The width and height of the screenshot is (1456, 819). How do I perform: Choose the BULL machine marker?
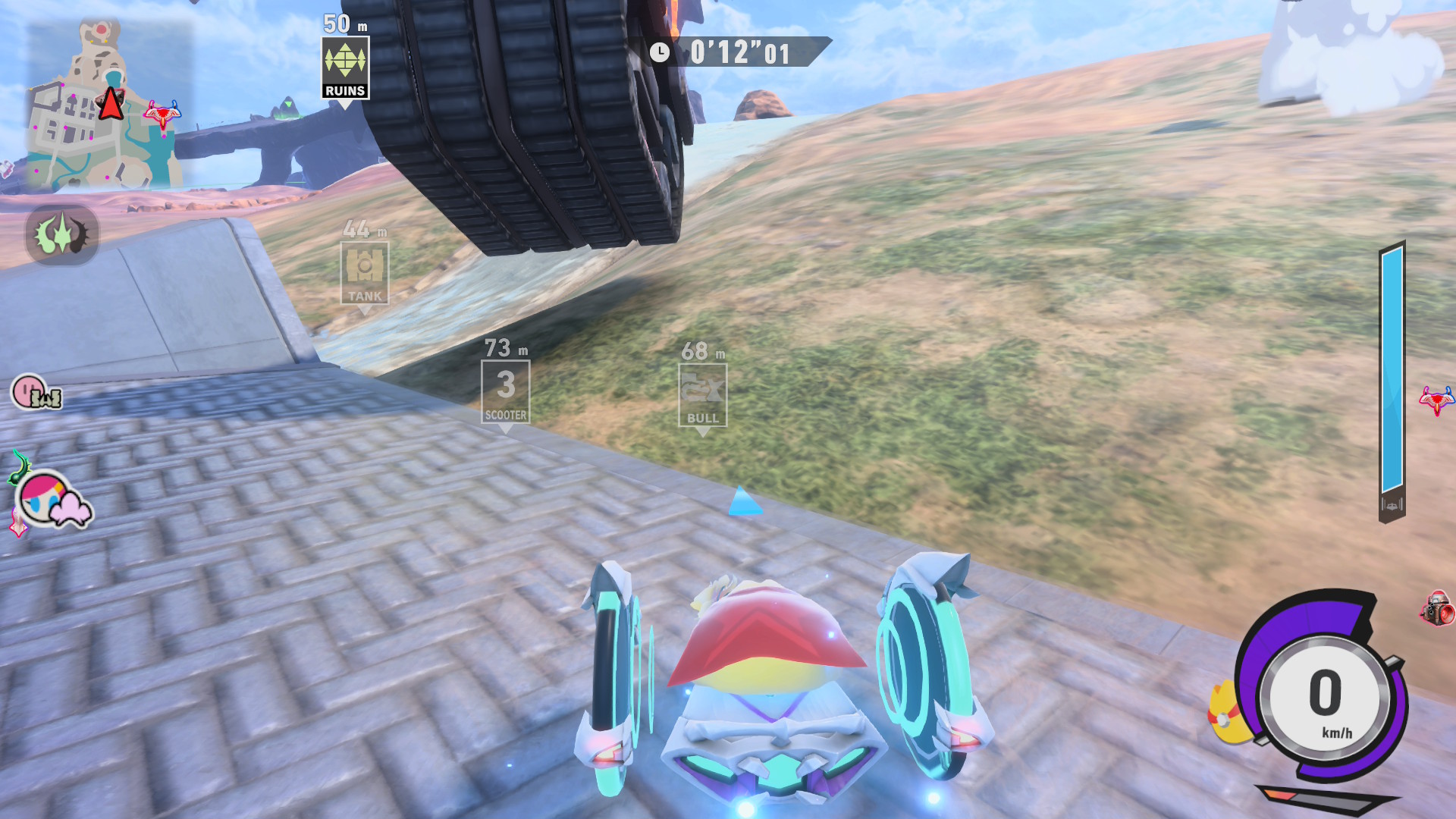[x=702, y=394]
